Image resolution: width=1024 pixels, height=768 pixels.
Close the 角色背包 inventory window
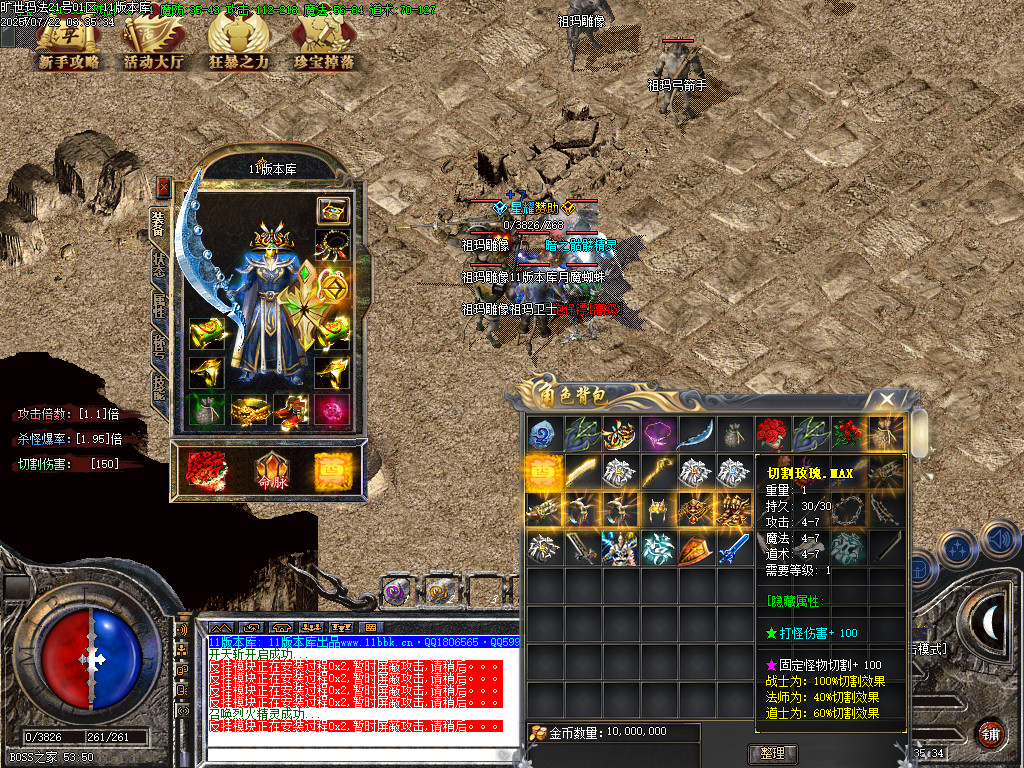886,400
